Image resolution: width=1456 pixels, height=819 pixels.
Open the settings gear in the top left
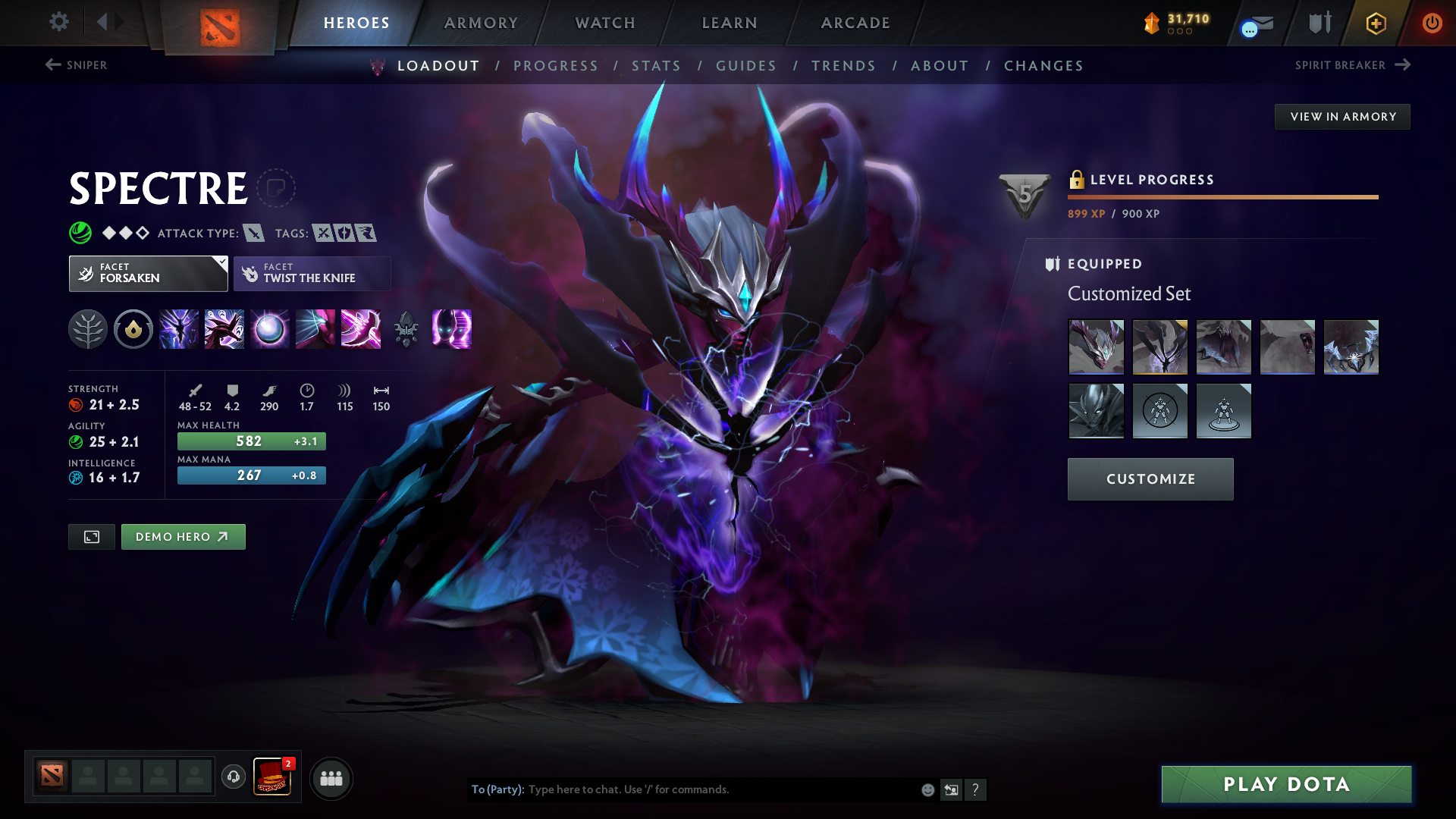[59, 22]
